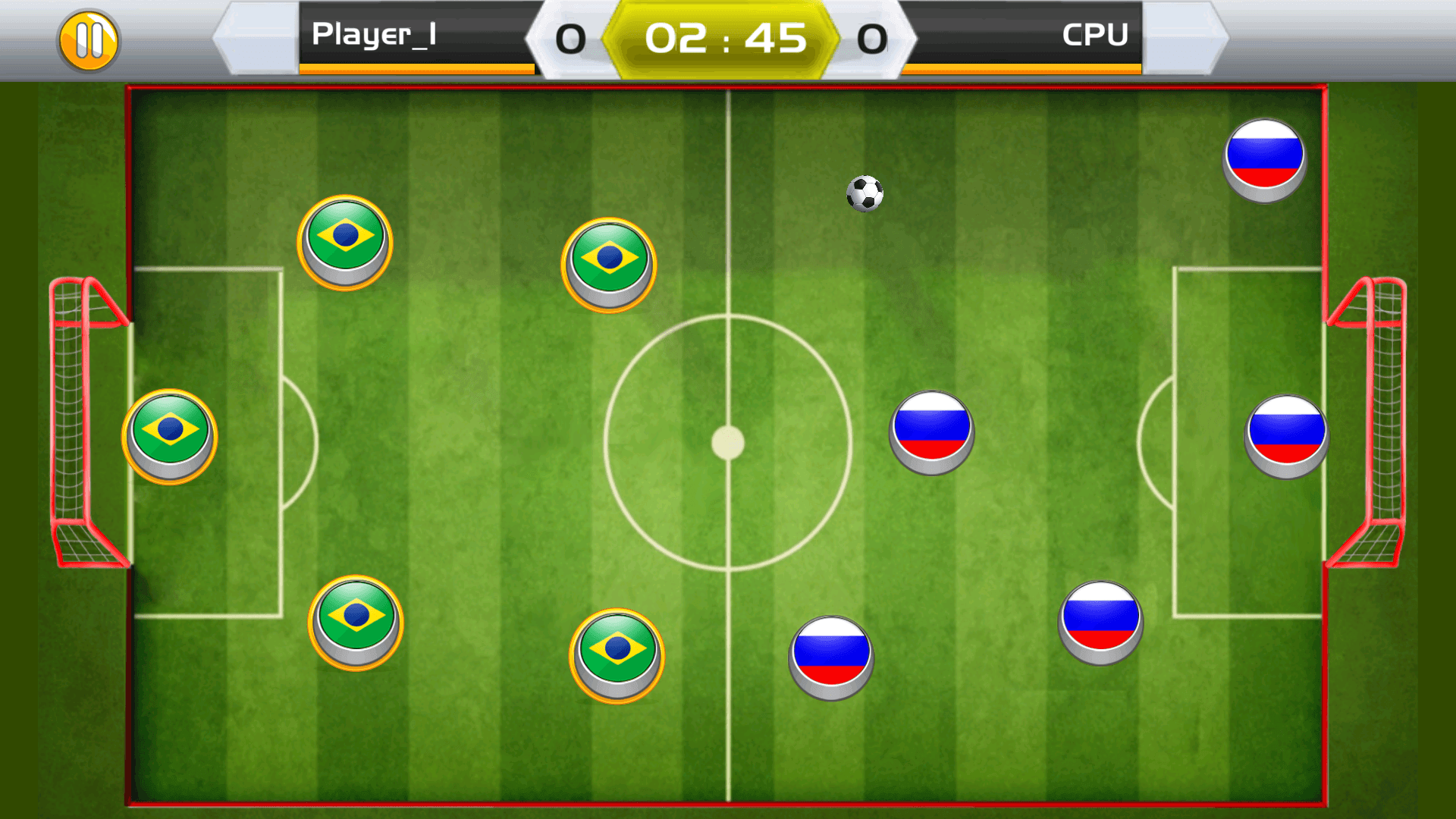Select the Russia puck in lower CPU half
1456x819 pixels.
pyautogui.click(x=1100, y=620)
